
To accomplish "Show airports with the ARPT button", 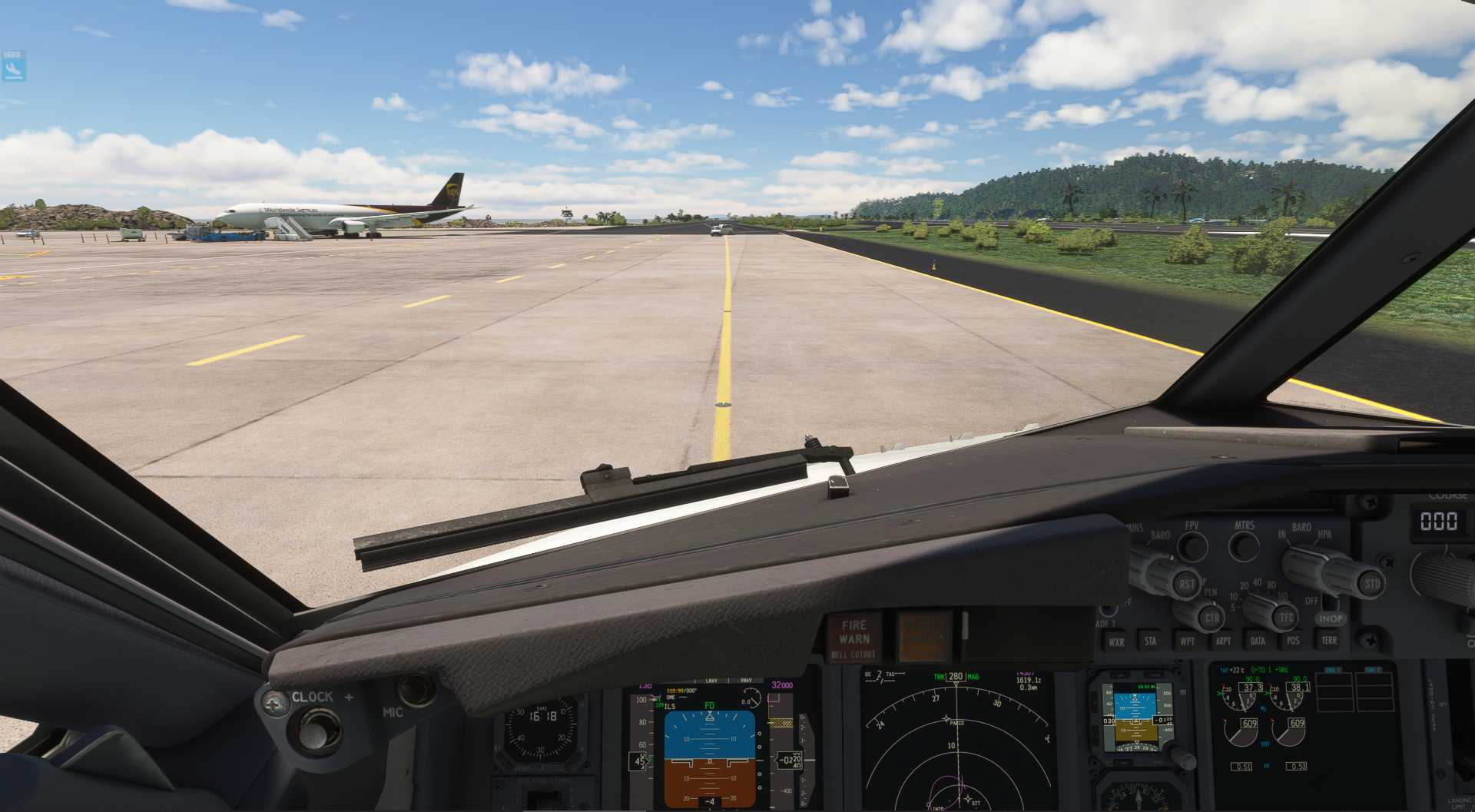I will 1223,641.
